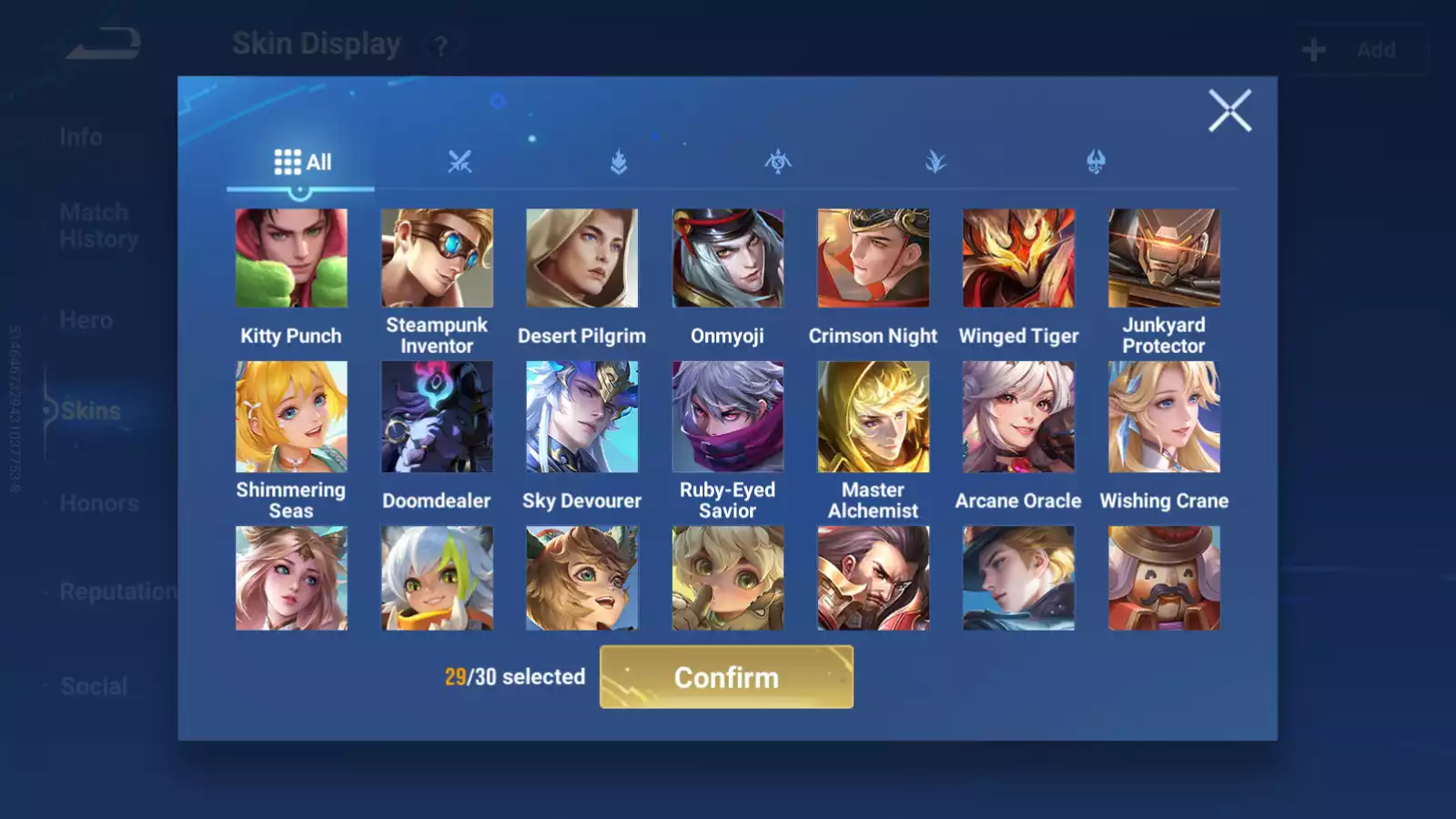1456x819 pixels.
Task: Select the Kitty Punch skin
Action: coord(291,258)
